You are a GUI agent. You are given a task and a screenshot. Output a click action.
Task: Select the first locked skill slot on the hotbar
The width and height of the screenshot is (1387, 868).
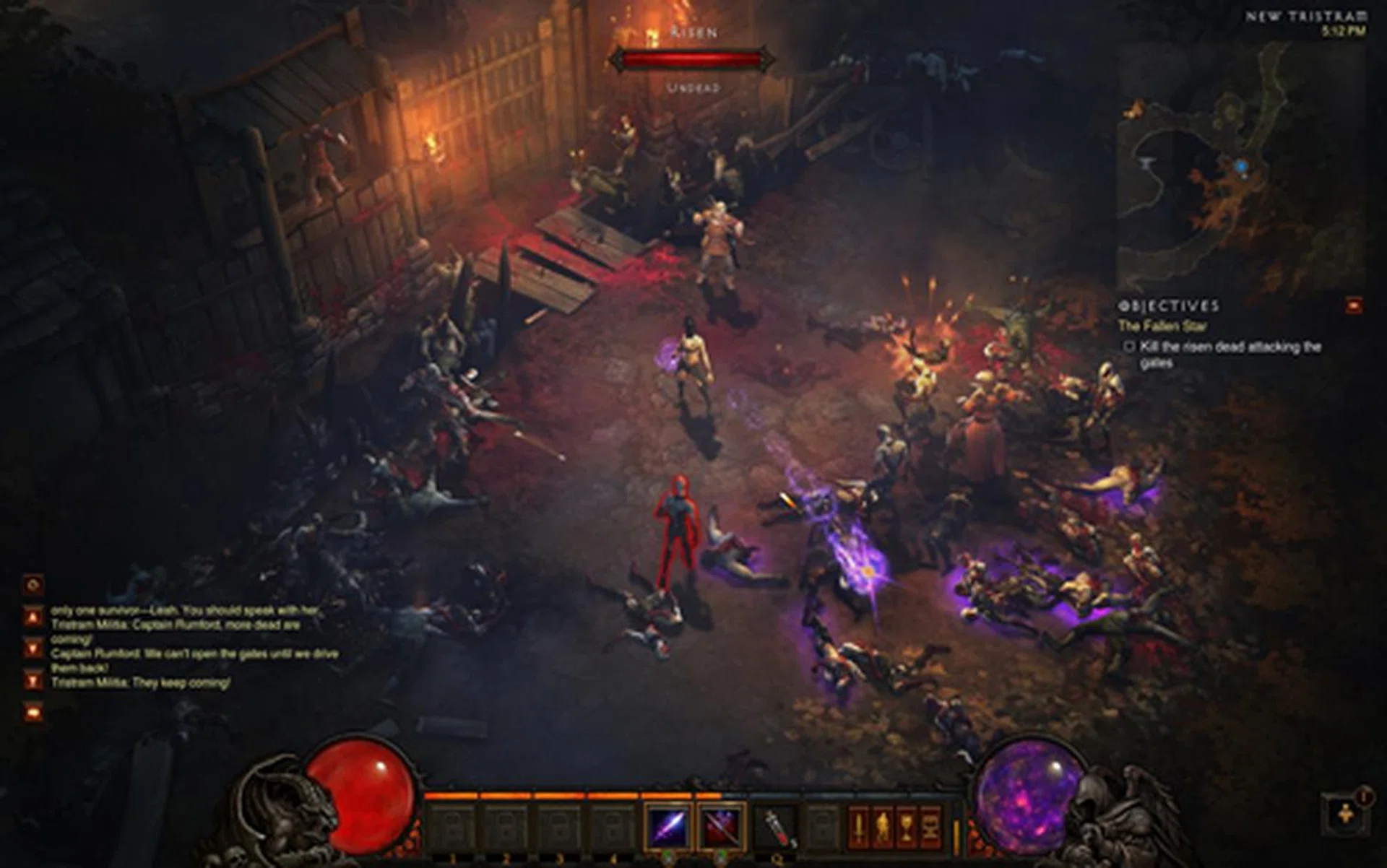(452, 825)
